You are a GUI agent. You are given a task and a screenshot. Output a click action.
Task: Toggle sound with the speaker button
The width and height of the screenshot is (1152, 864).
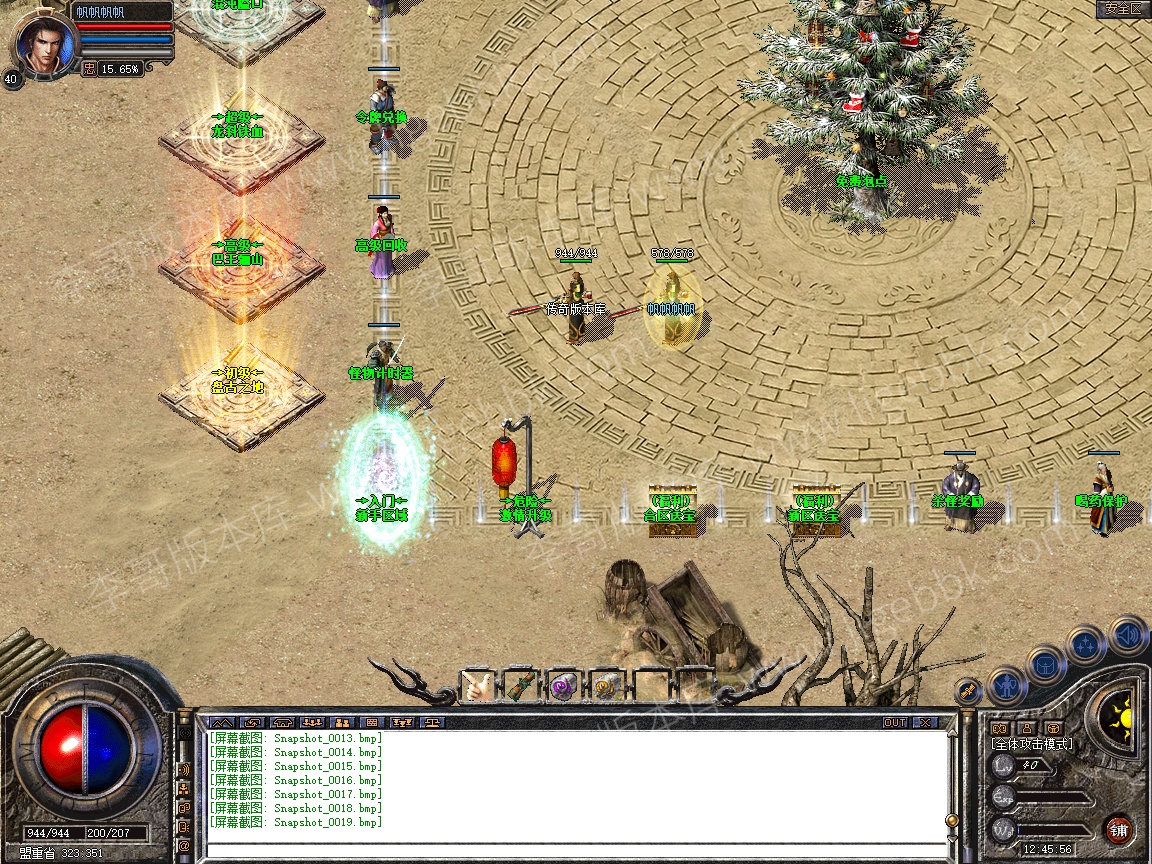pos(1127,634)
